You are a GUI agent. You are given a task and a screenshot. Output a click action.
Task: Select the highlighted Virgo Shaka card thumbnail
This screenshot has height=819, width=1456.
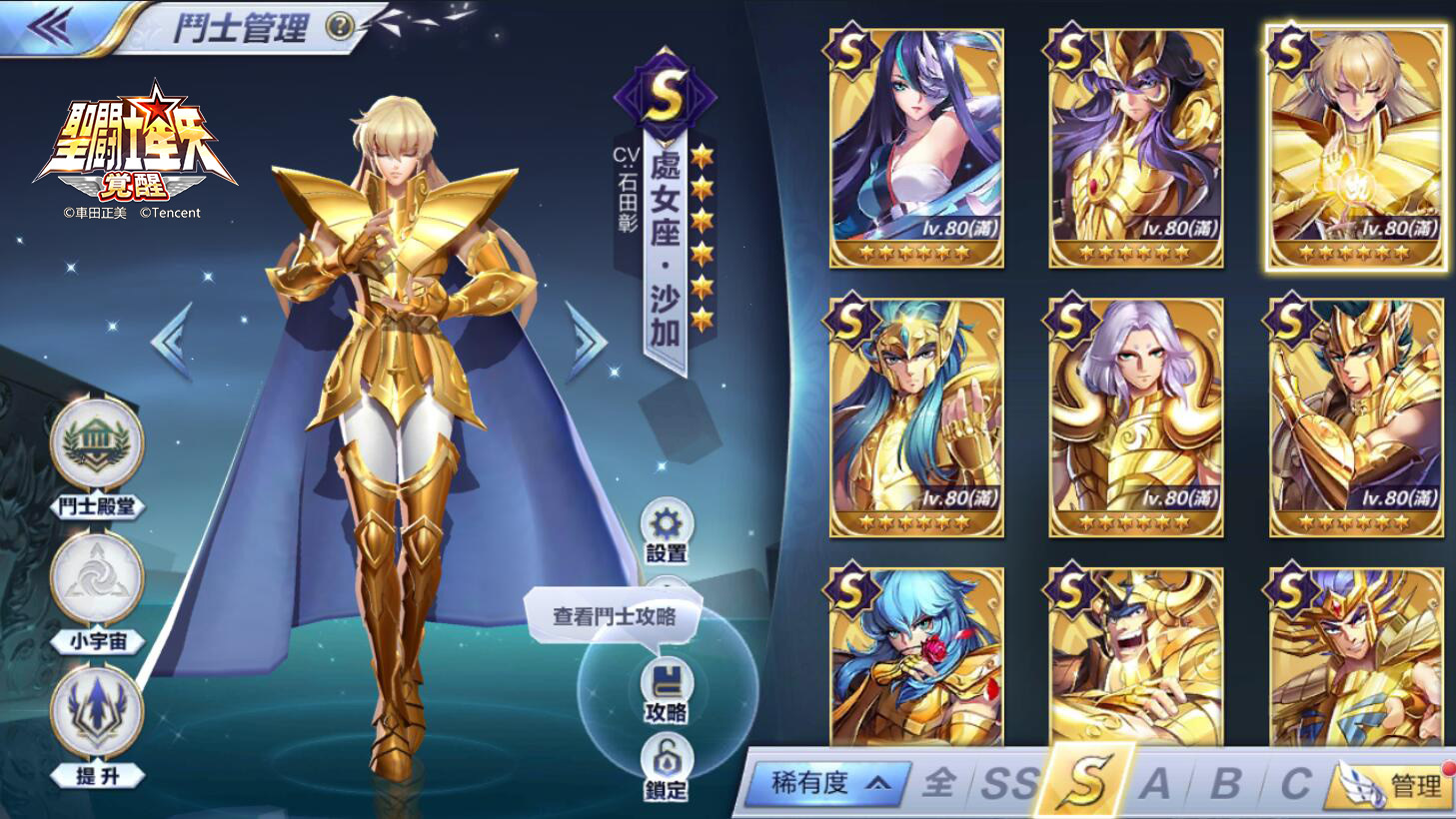pyautogui.click(x=1353, y=150)
